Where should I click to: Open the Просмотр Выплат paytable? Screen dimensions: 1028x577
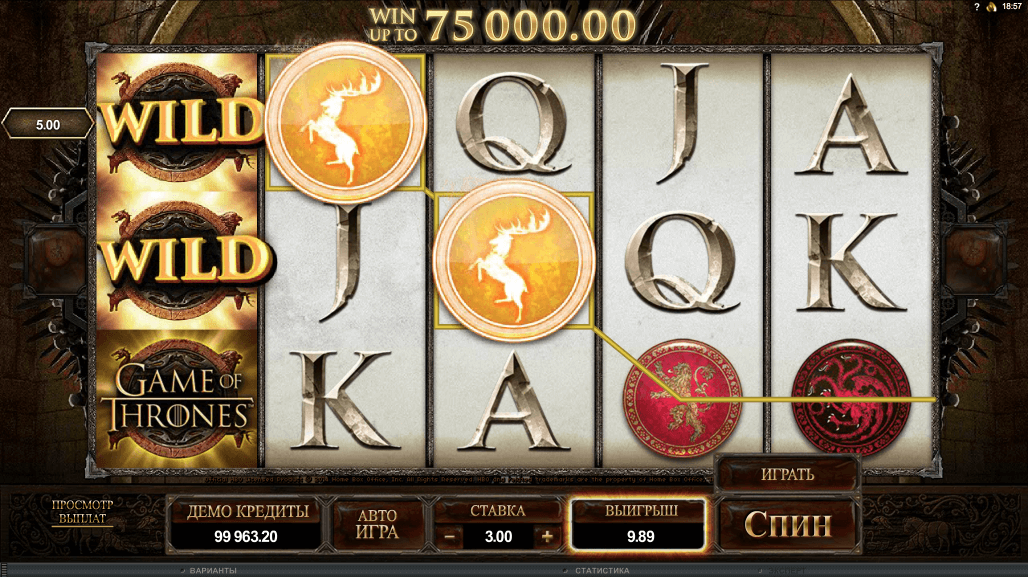83,512
